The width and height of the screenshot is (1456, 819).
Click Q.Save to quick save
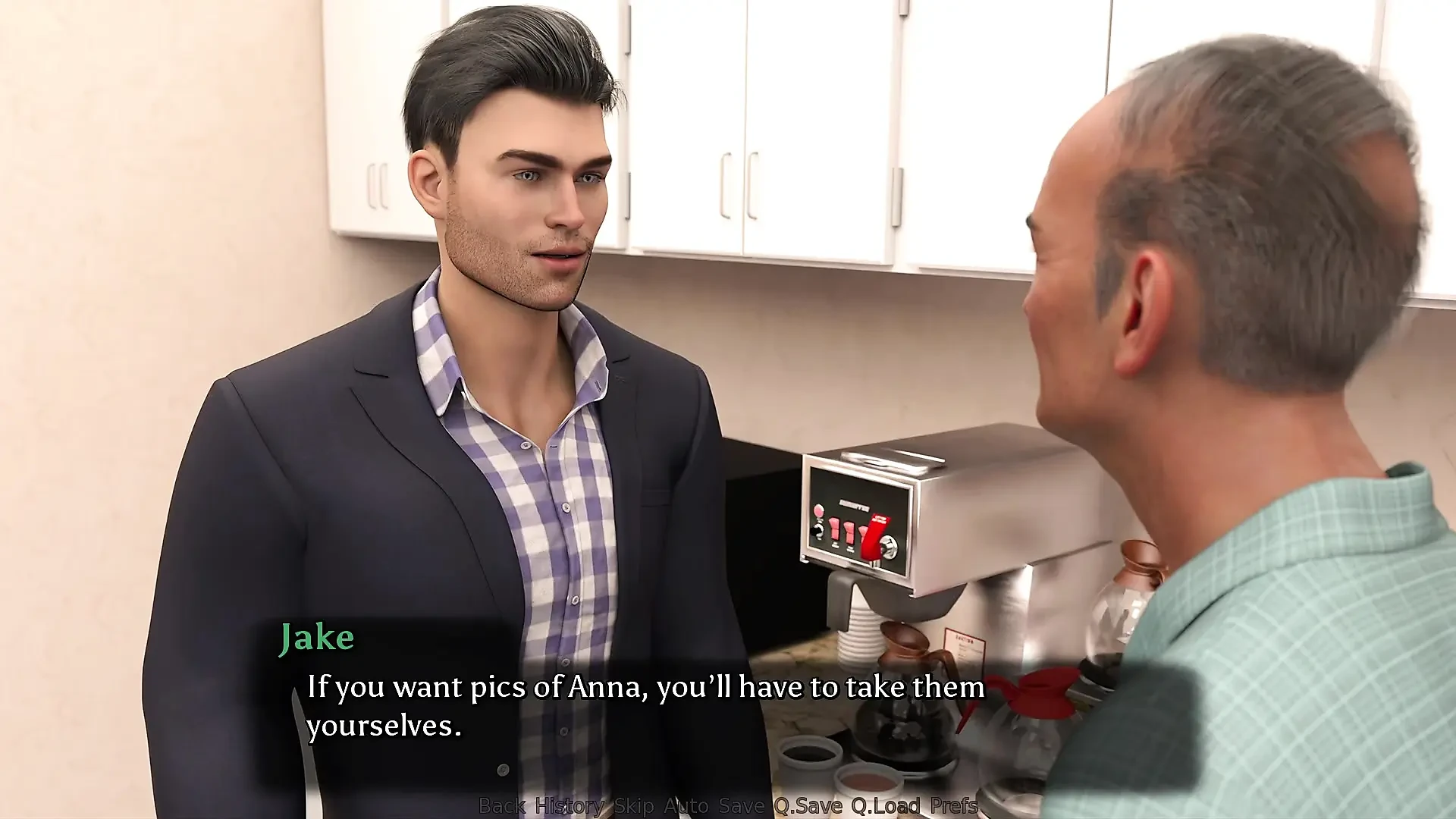click(x=808, y=805)
